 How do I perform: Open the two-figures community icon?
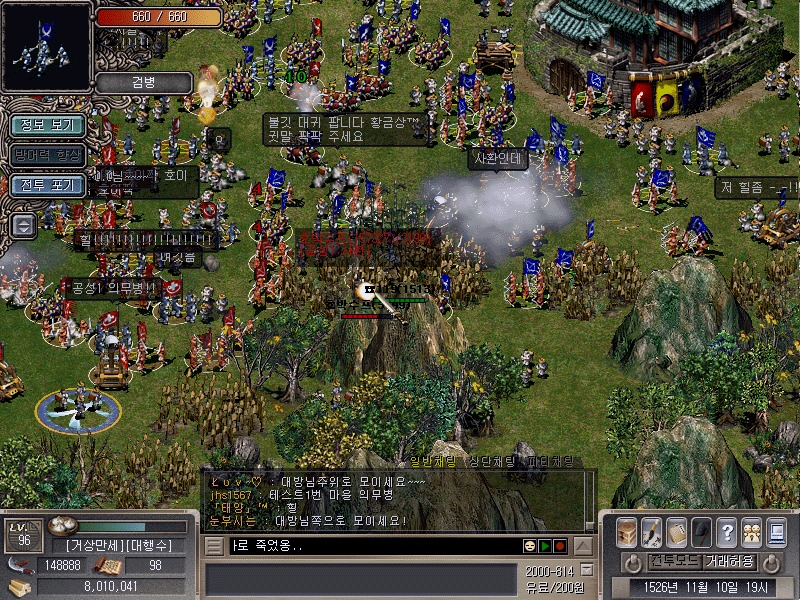click(x=751, y=531)
